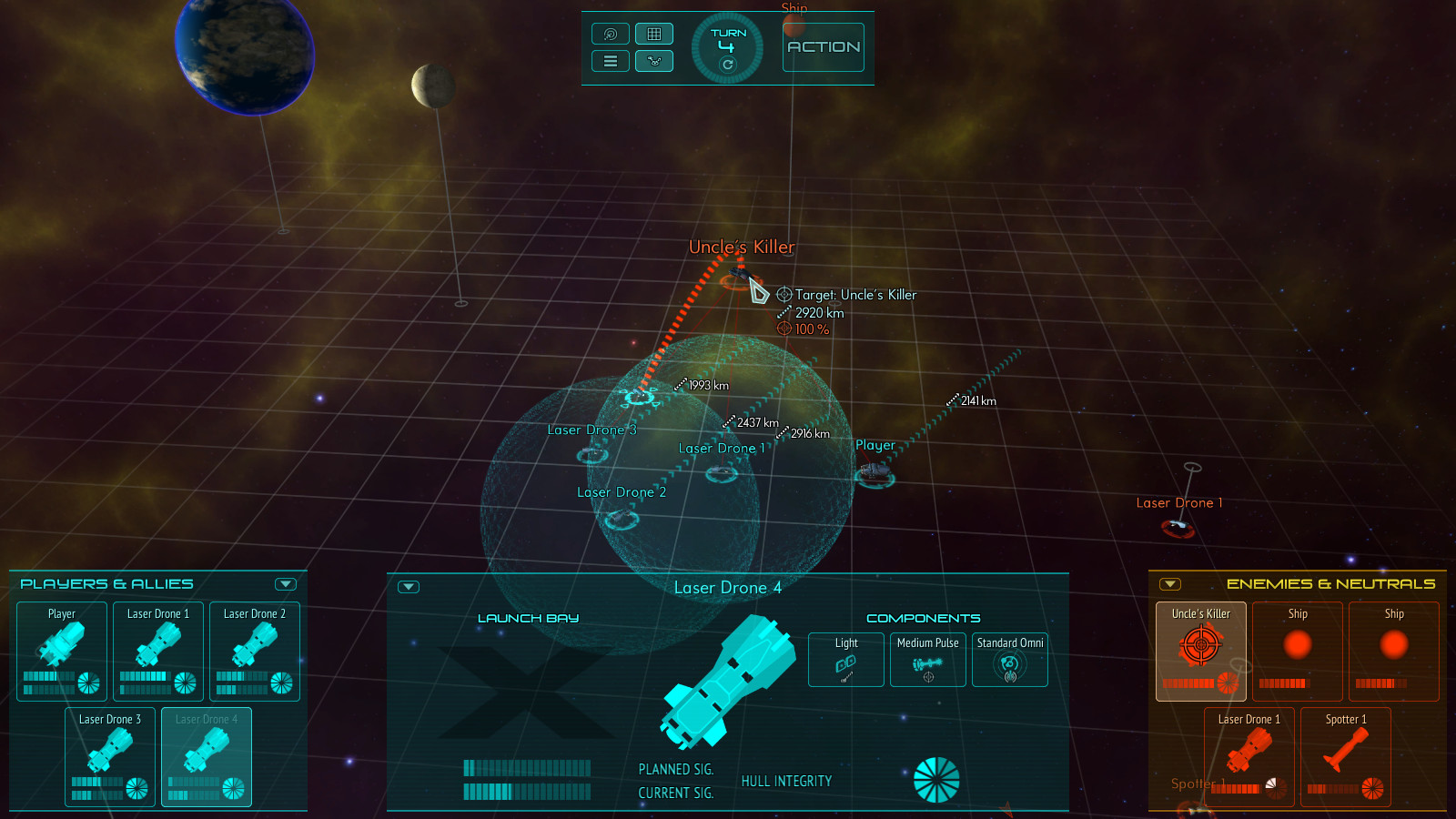Select the Light armor component icon
This screenshot has width=1456, height=819.
(x=844, y=659)
